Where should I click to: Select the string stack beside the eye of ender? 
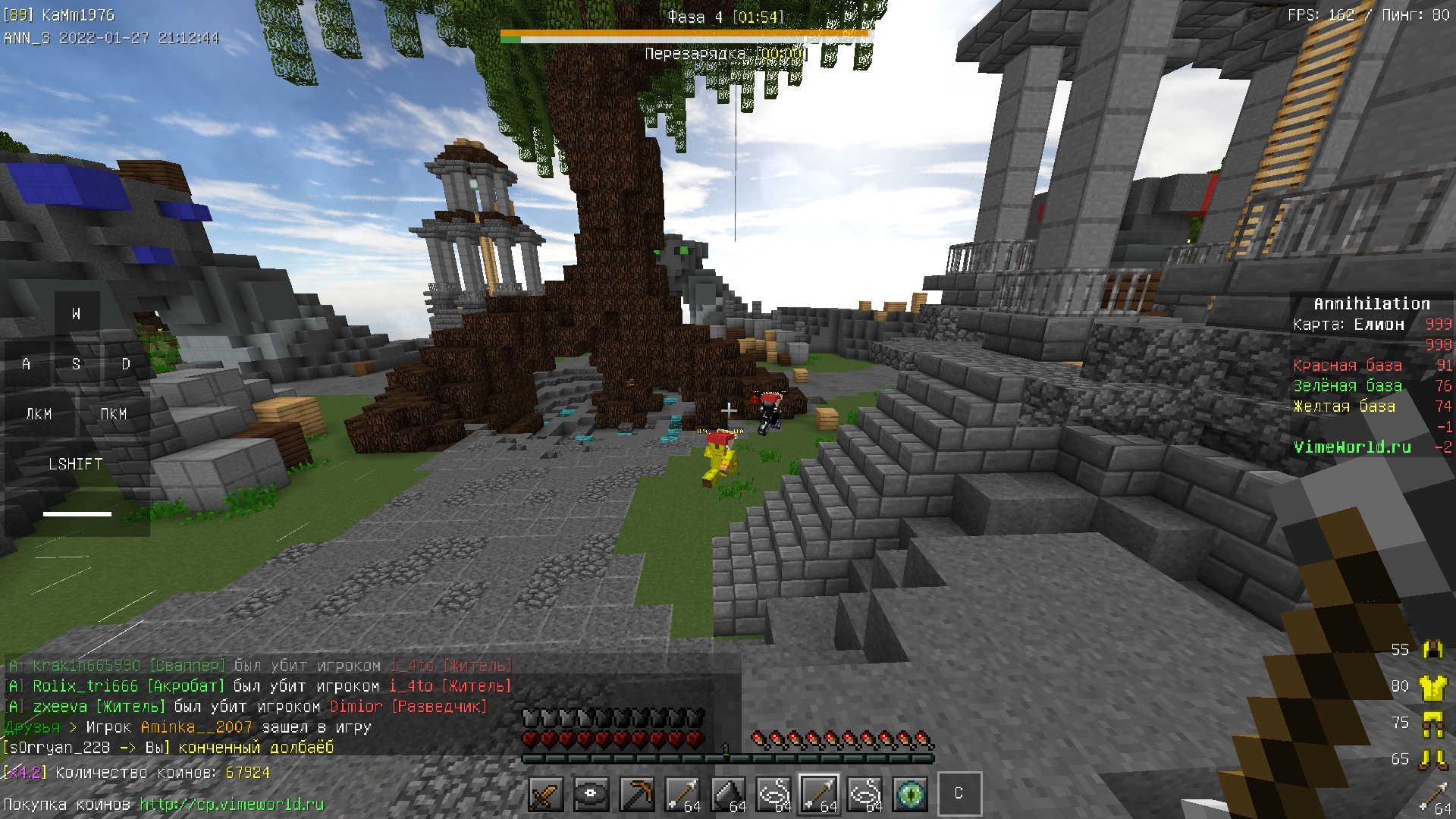[x=864, y=795]
